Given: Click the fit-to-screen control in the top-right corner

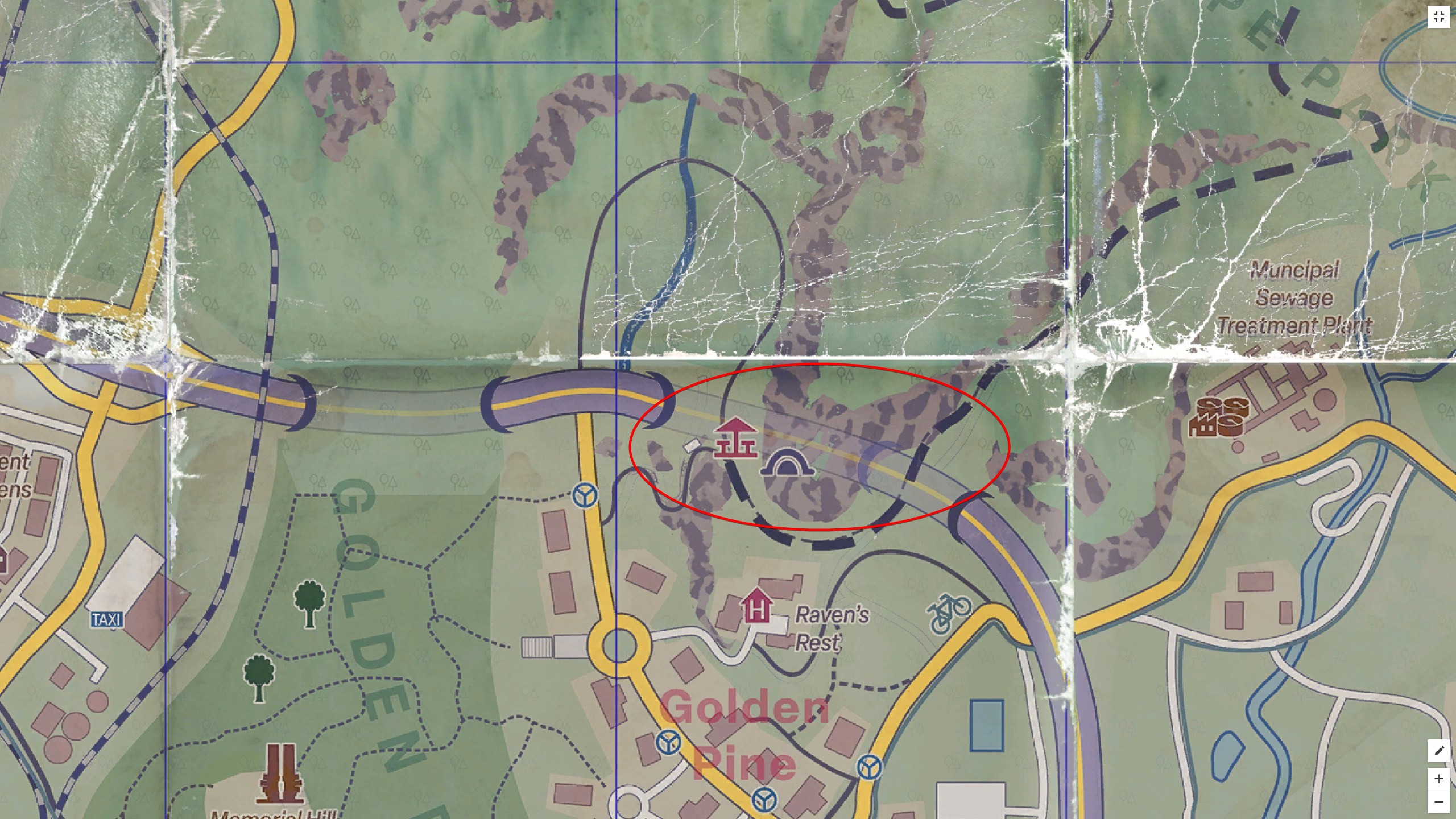Looking at the screenshot, I should [x=1440, y=16].
